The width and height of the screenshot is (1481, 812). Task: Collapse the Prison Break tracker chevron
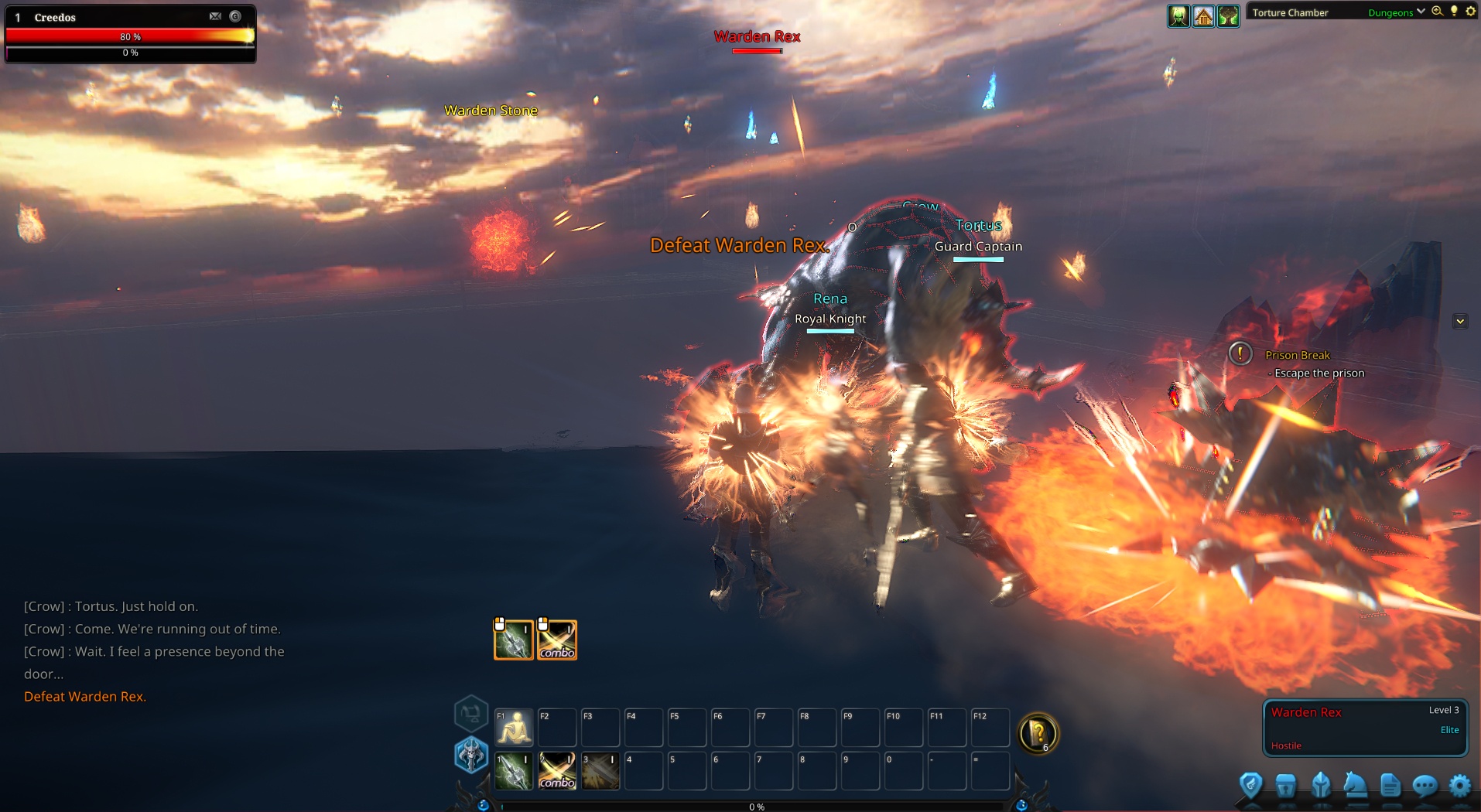(x=1460, y=320)
